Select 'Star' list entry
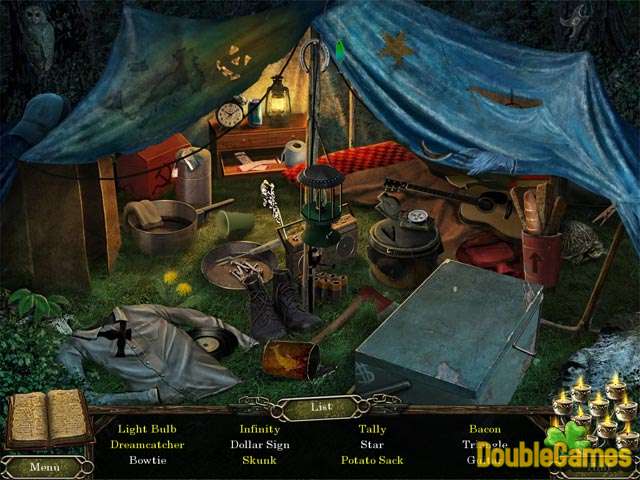 coord(372,444)
